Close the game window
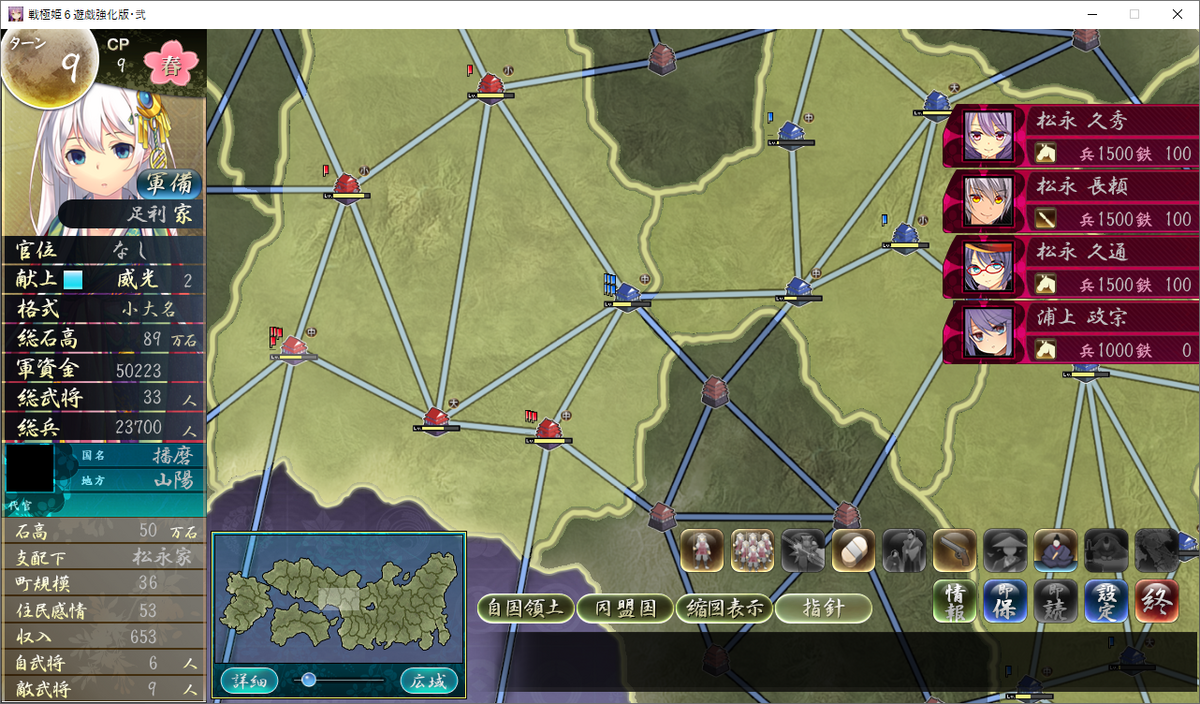Image resolution: width=1200 pixels, height=704 pixels. point(1177,14)
